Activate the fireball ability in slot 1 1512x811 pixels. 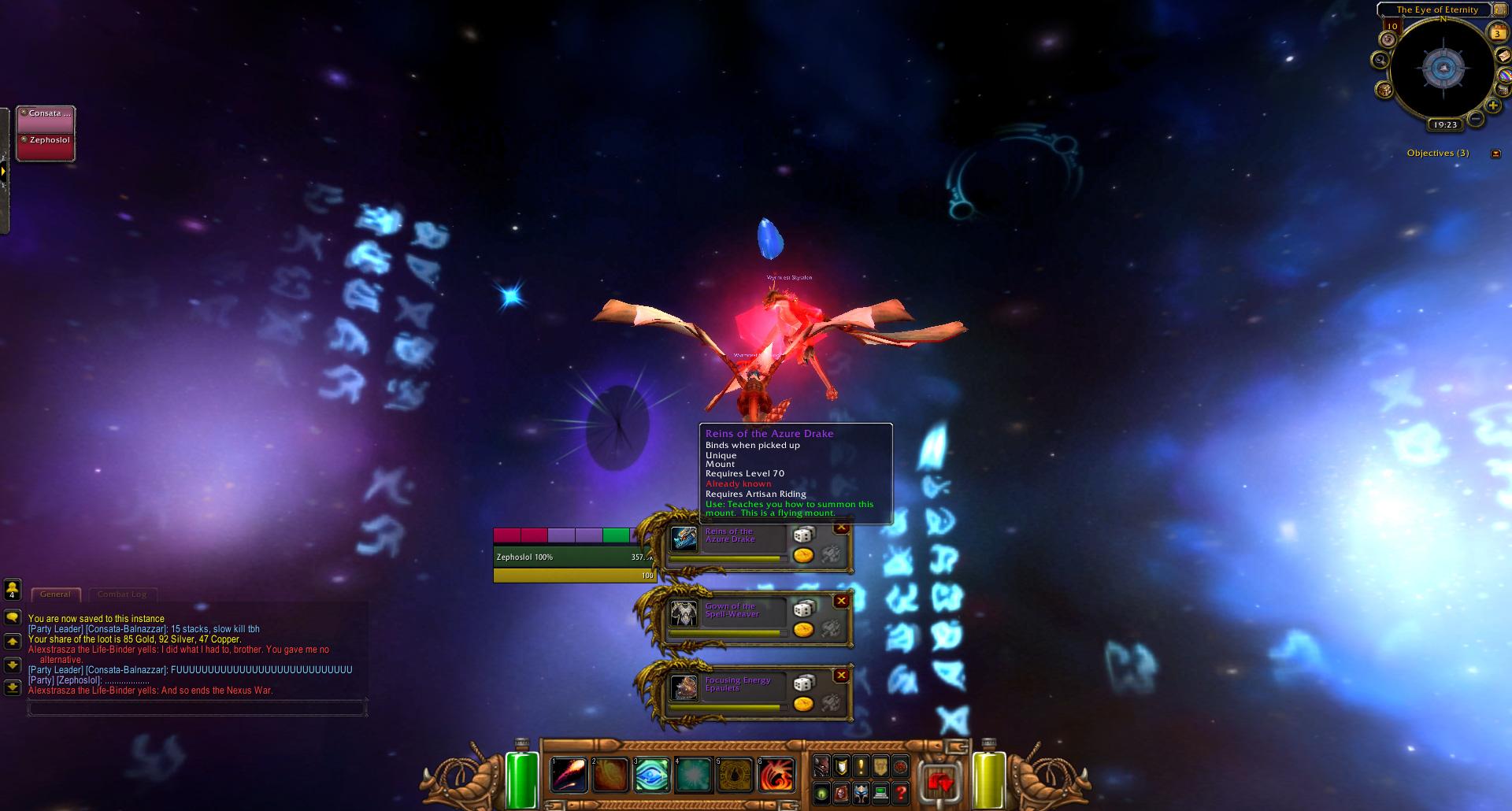[x=569, y=774]
